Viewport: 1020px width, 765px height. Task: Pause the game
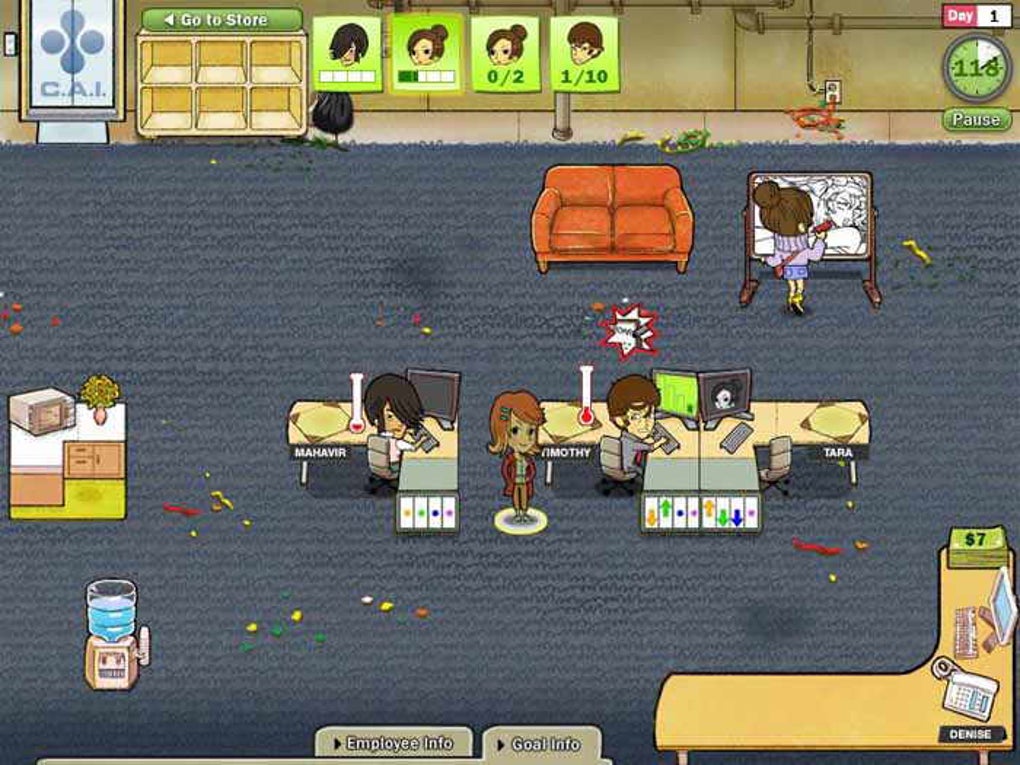pyautogui.click(x=975, y=120)
